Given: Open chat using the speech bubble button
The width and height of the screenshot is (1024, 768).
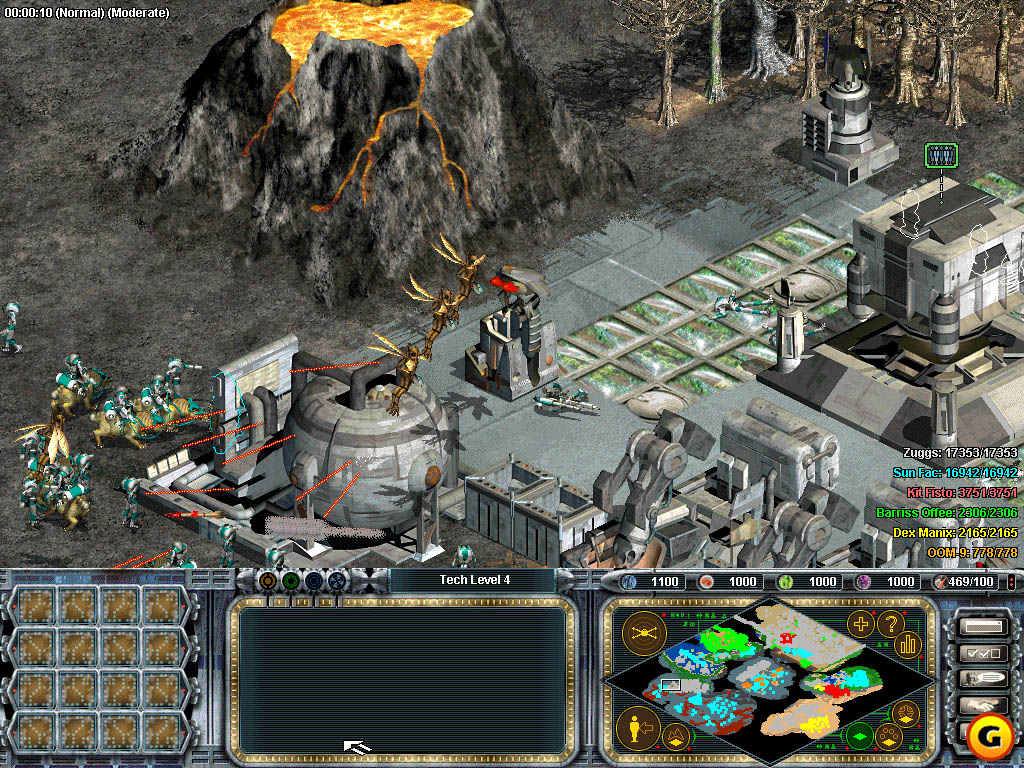Looking at the screenshot, I should 981,679.
